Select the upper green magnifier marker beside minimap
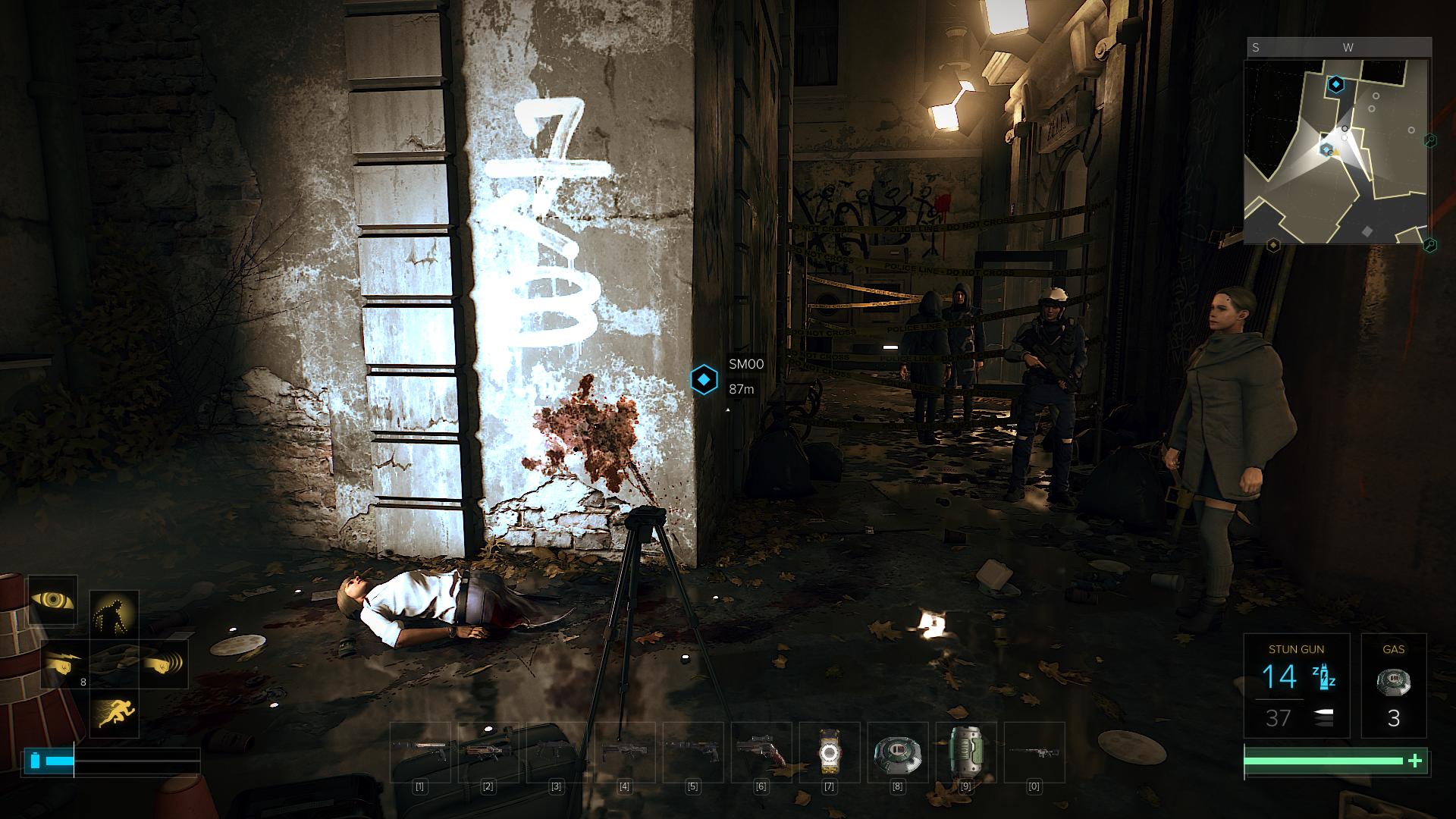1456x819 pixels. point(1429,140)
